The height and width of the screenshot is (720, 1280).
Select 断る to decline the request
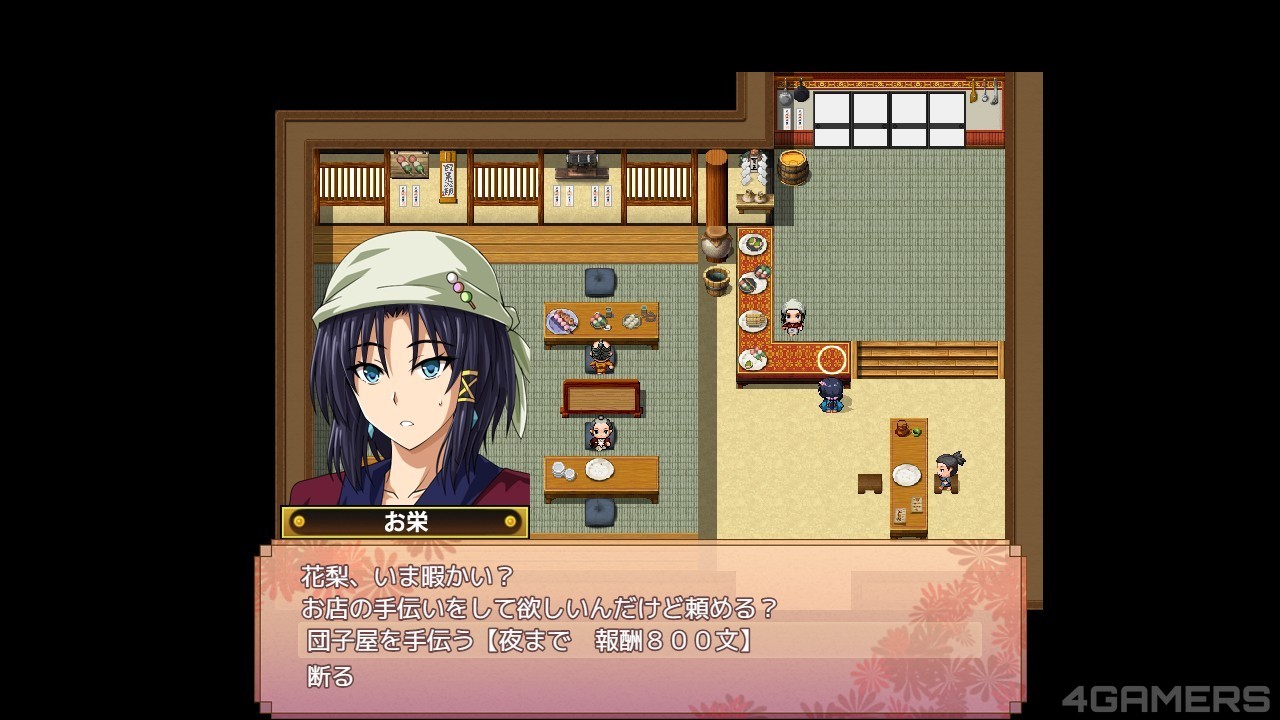coord(331,677)
